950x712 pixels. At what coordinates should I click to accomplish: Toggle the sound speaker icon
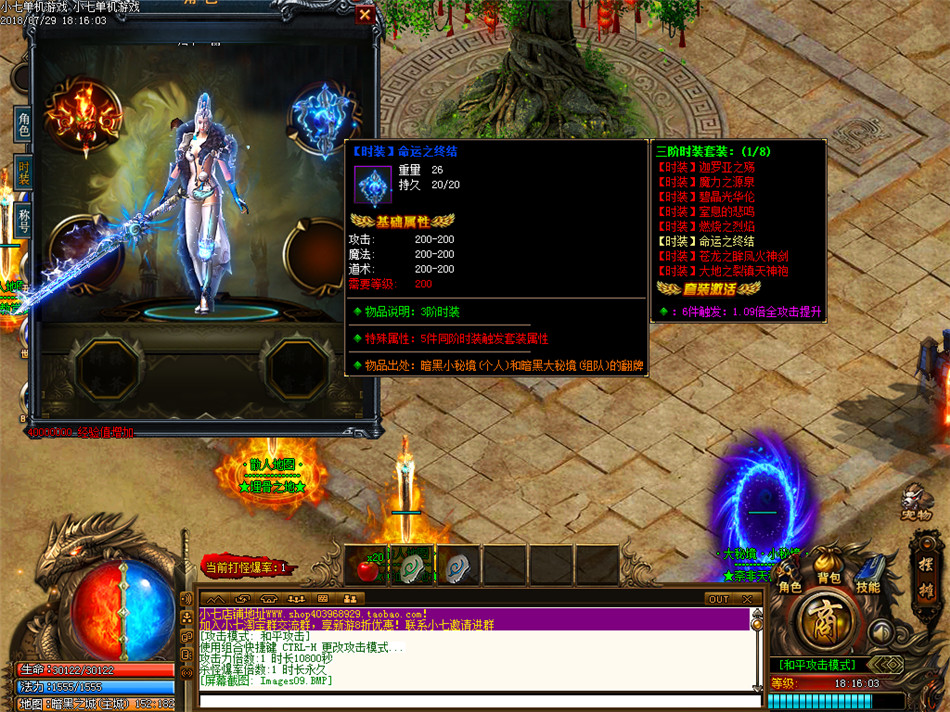(x=880, y=631)
